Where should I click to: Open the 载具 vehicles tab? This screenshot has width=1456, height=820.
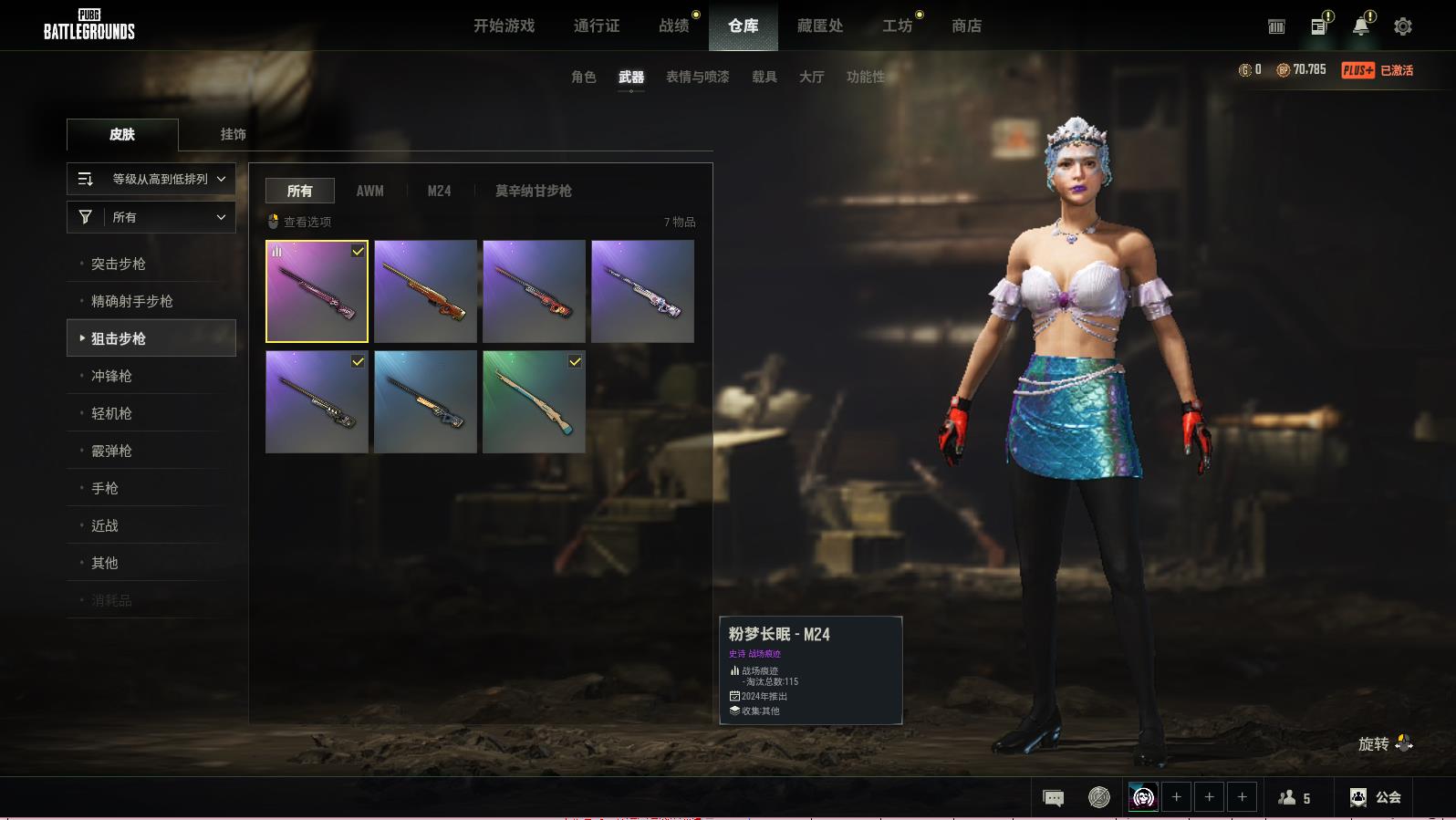tap(764, 77)
